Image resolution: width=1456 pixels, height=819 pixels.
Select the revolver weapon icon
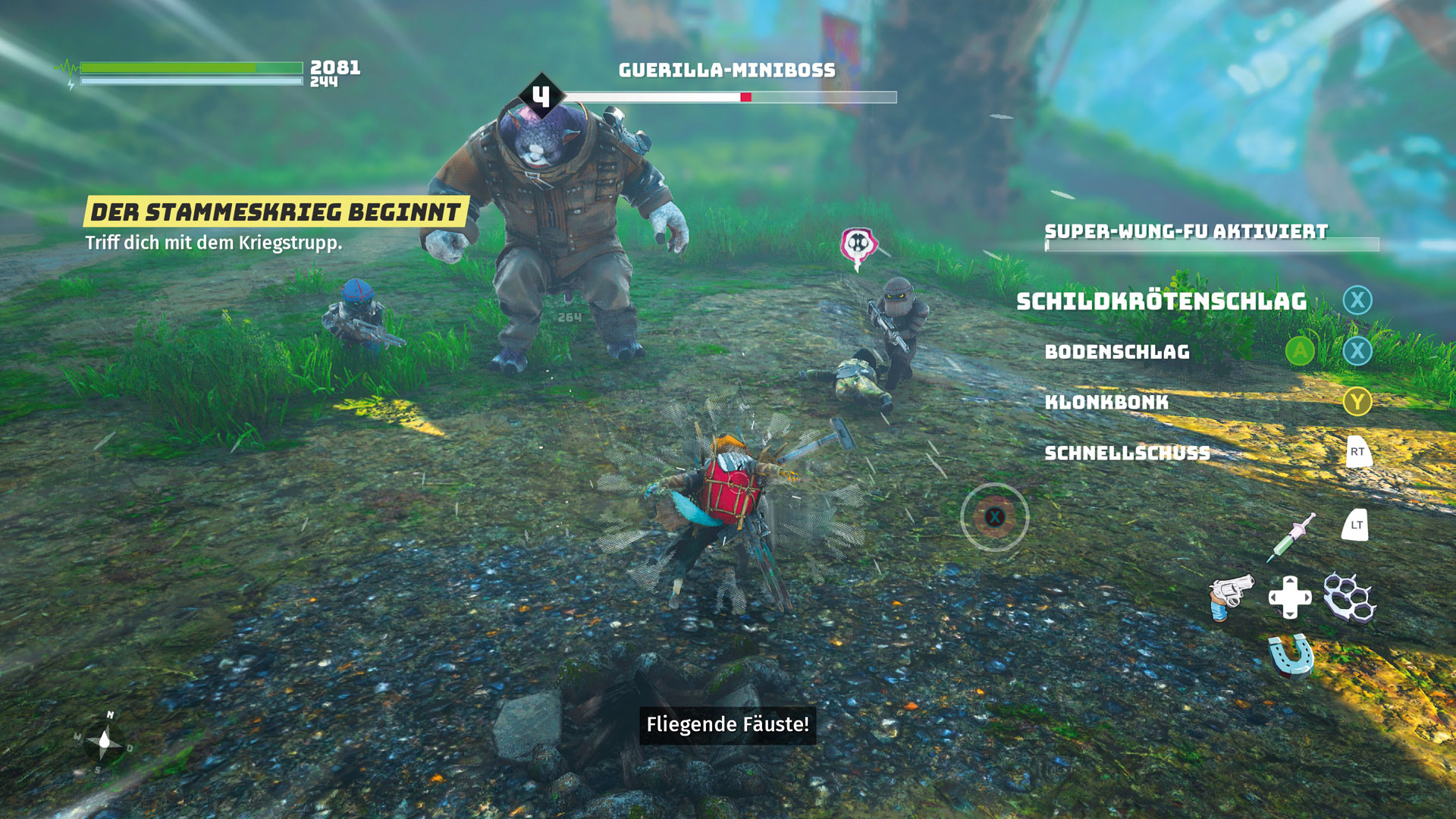[1229, 596]
